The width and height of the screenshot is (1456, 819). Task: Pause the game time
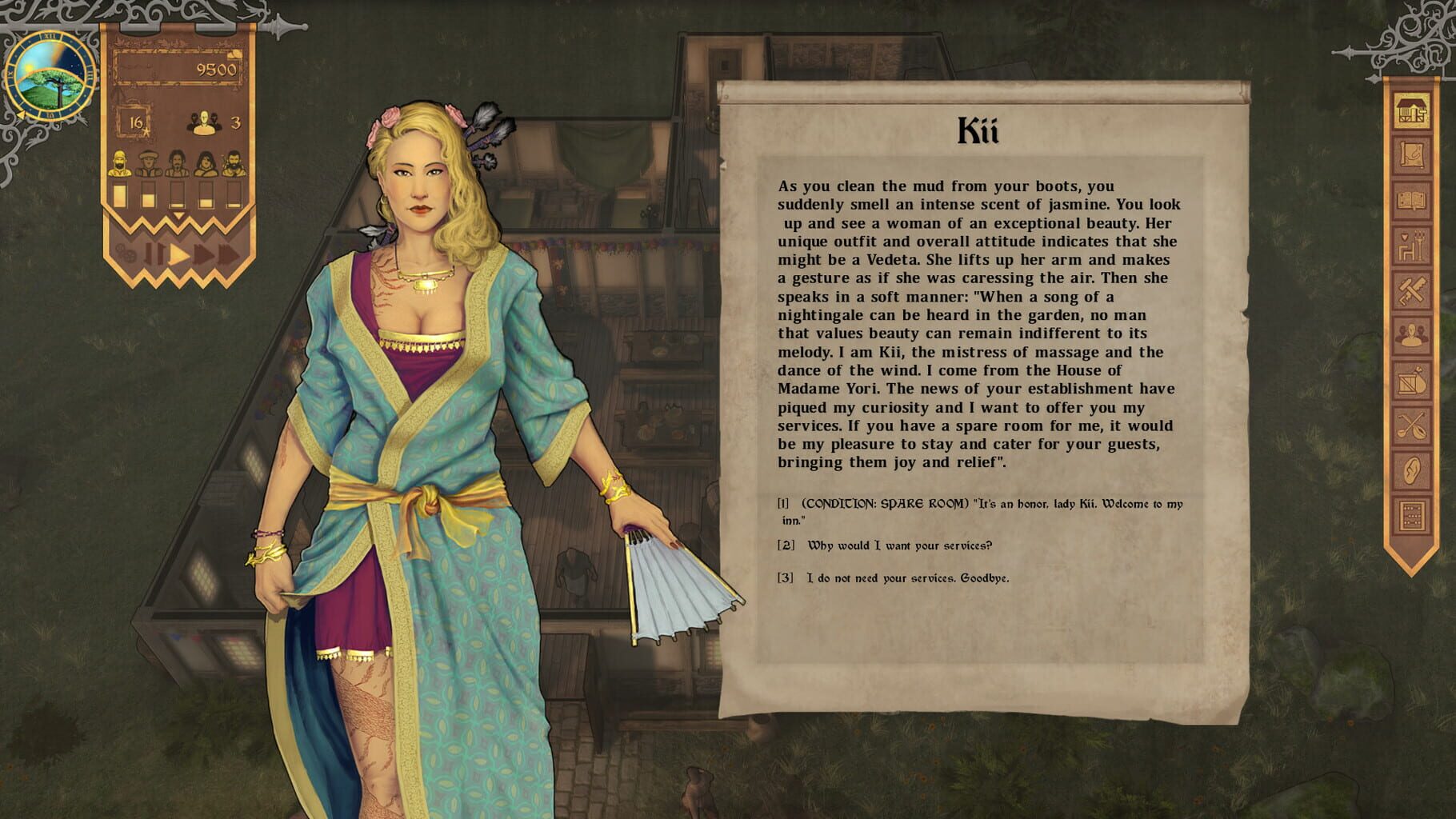(x=153, y=254)
